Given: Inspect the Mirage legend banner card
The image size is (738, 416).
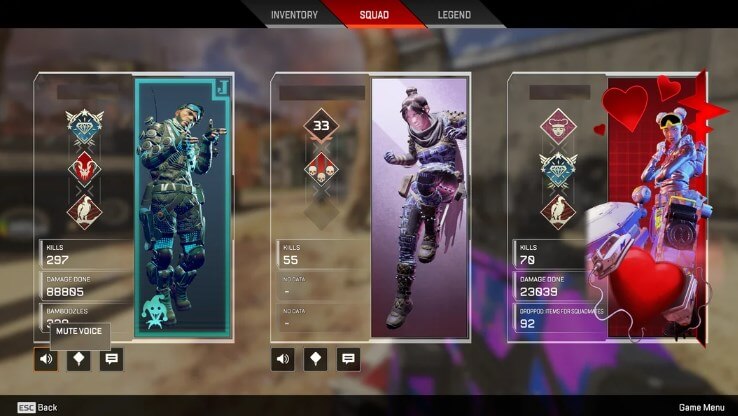Looking at the screenshot, I should click(x=183, y=207).
